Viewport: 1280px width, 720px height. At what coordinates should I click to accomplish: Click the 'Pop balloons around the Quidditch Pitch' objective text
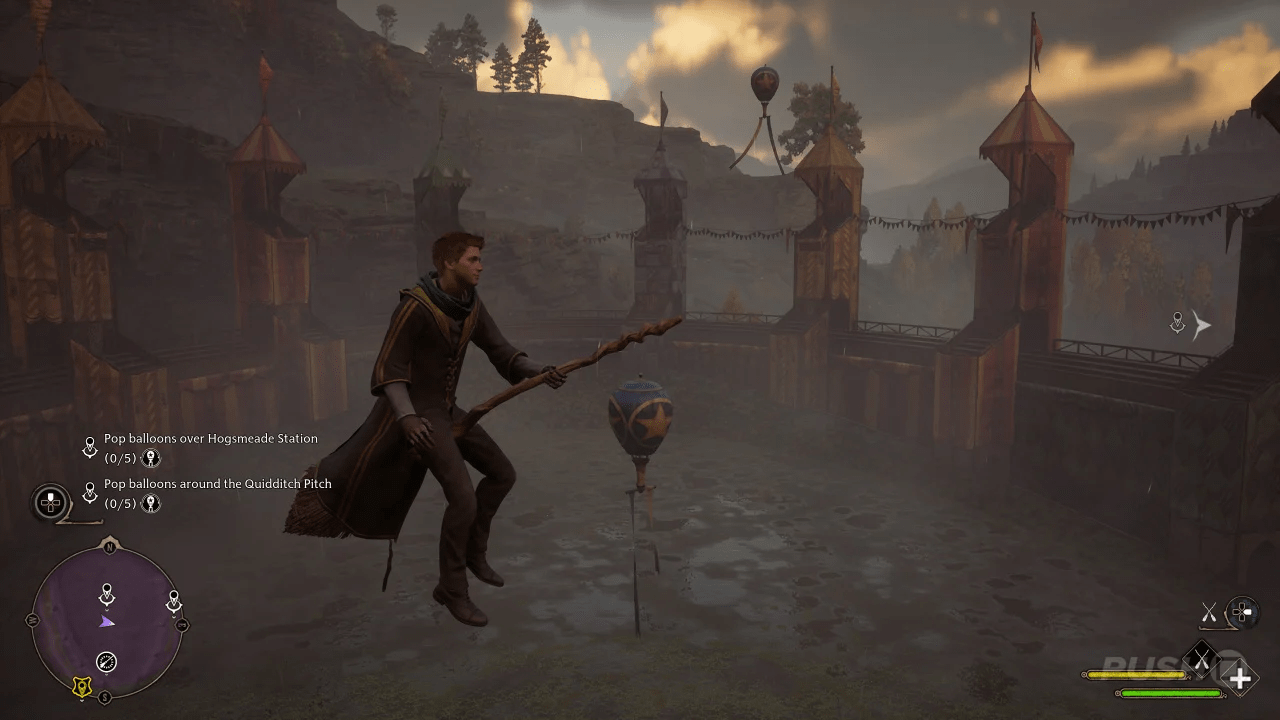coord(217,483)
